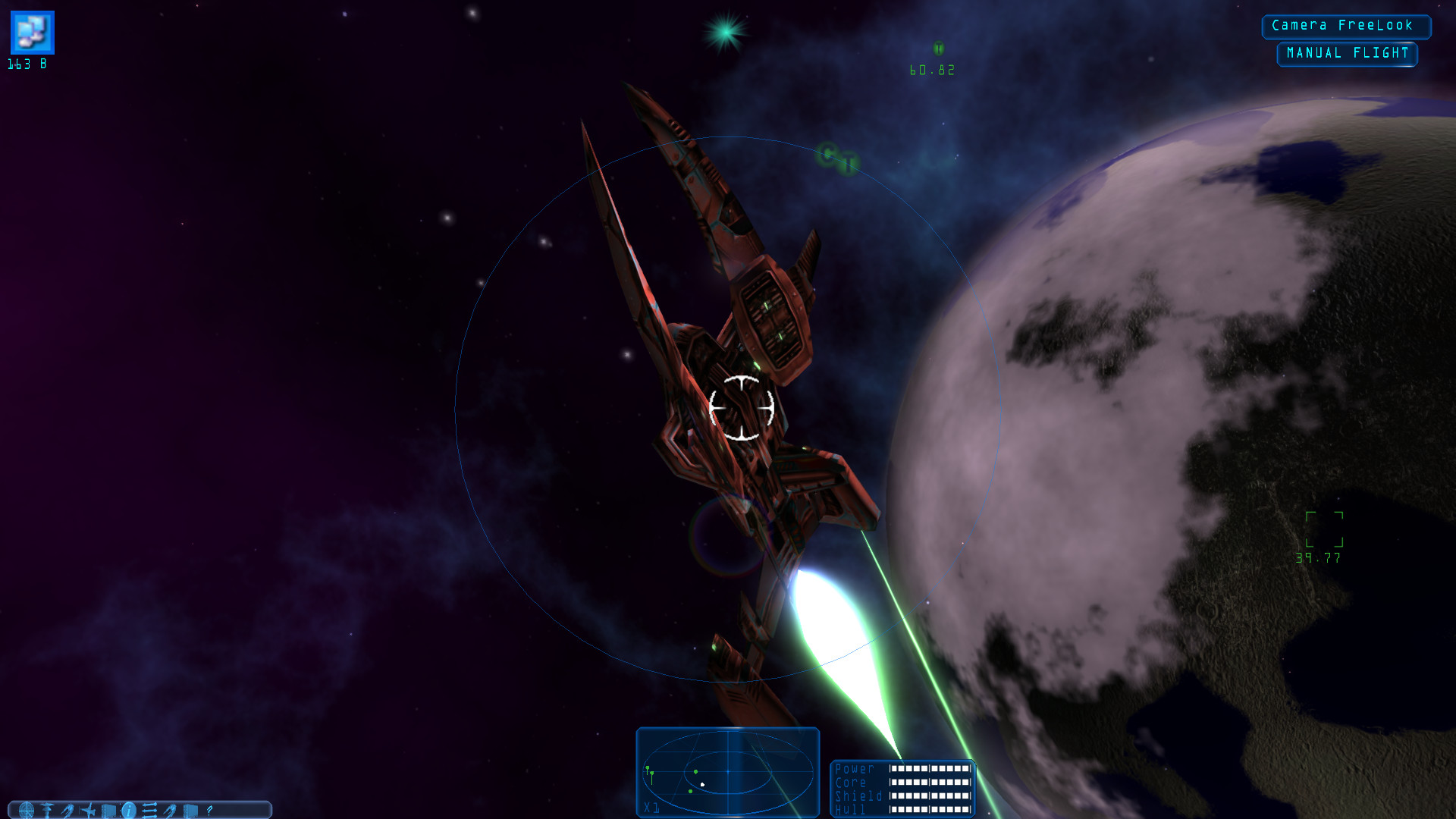Select the radar targeting icon on the toolbar
The width and height of the screenshot is (1456, 819).
point(27,810)
